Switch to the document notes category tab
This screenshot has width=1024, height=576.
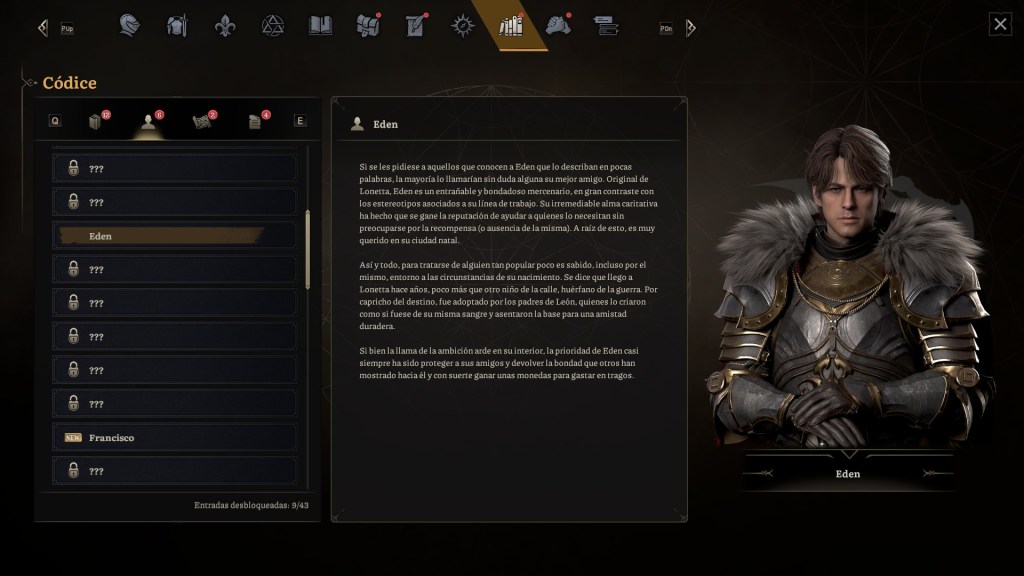click(x=255, y=121)
